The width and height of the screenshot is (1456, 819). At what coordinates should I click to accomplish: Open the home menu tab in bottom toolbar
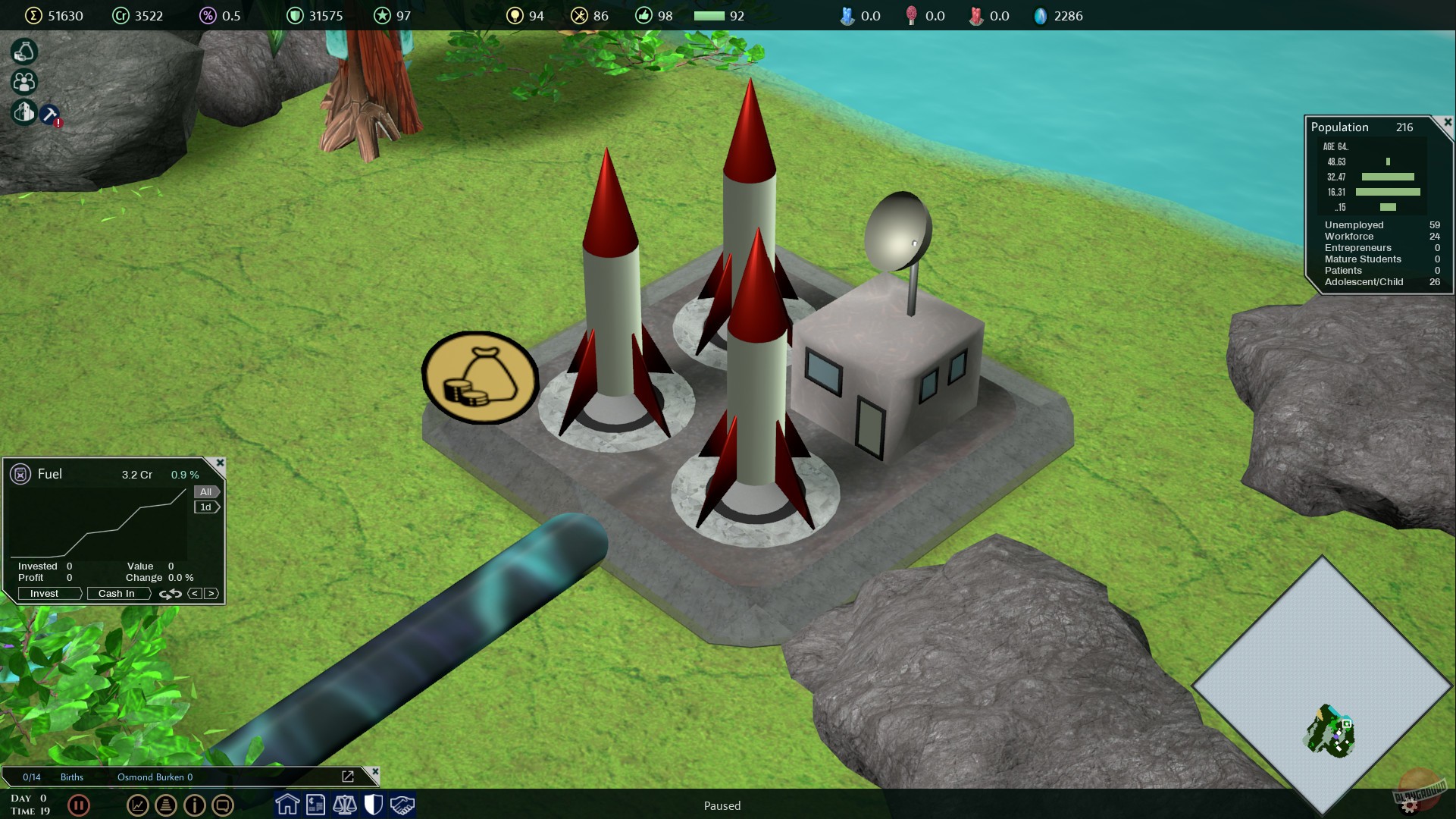pos(287,805)
